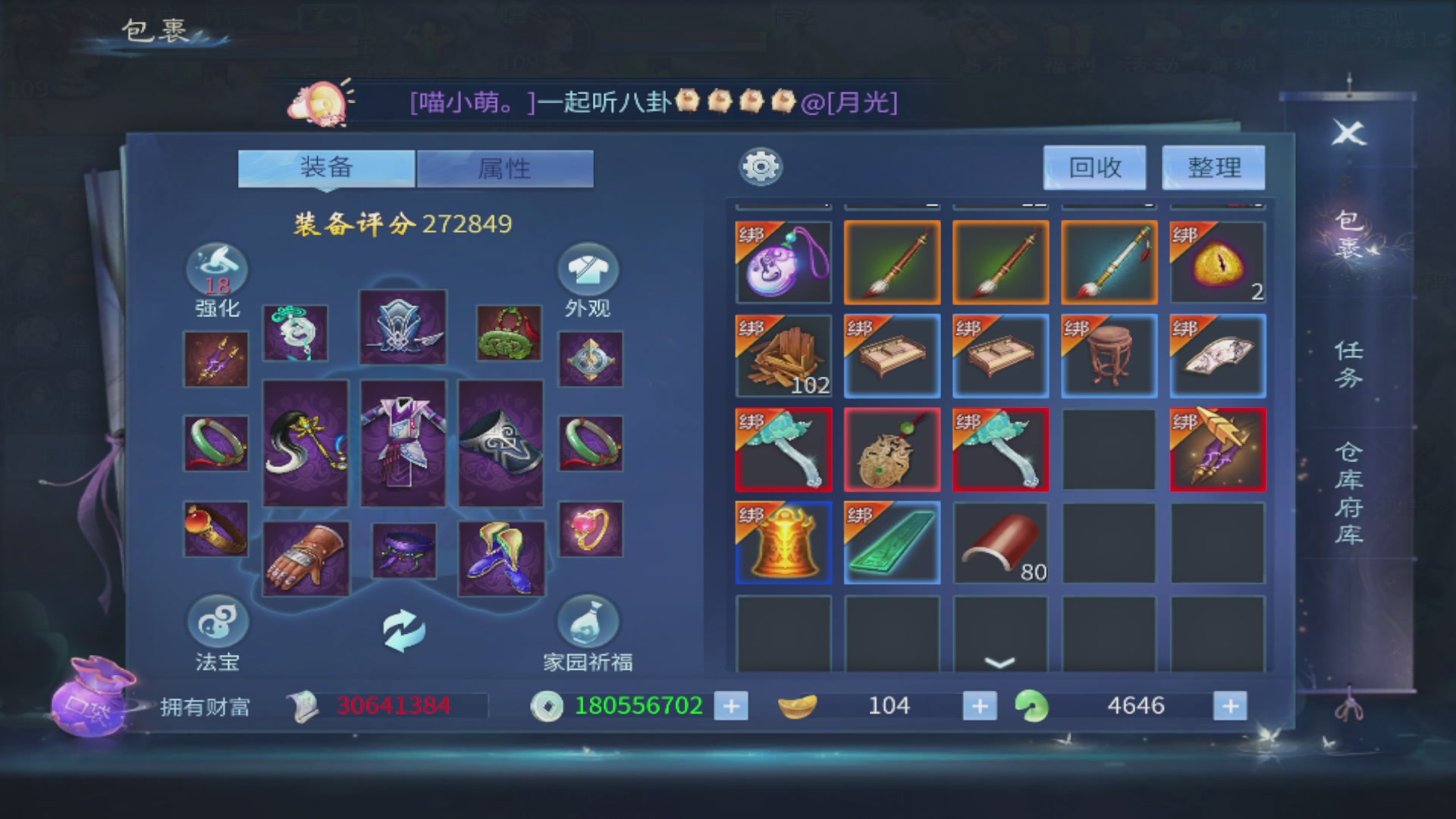Select the purple amulet item in the bag
Viewport: 1456px width, 819px height.
(x=783, y=262)
